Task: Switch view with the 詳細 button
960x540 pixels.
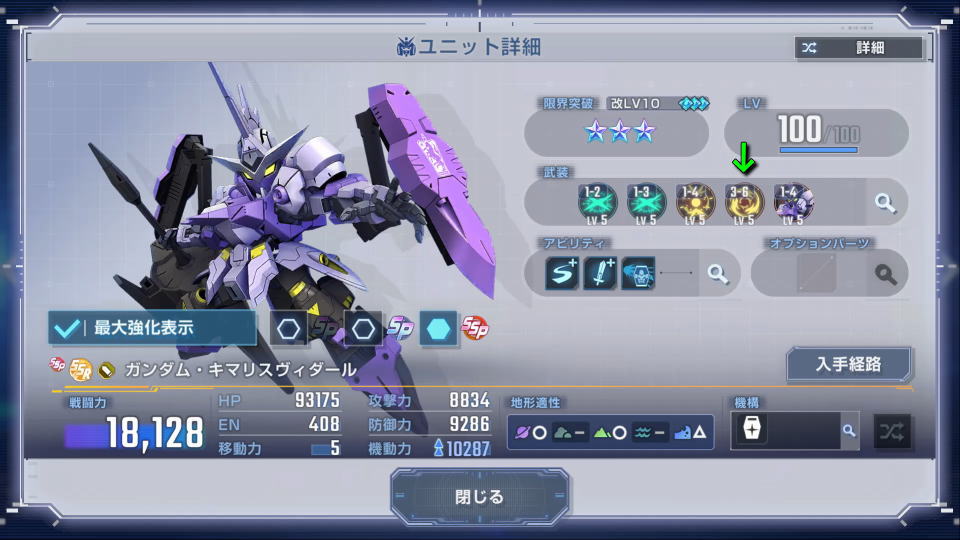Action: 858,48
